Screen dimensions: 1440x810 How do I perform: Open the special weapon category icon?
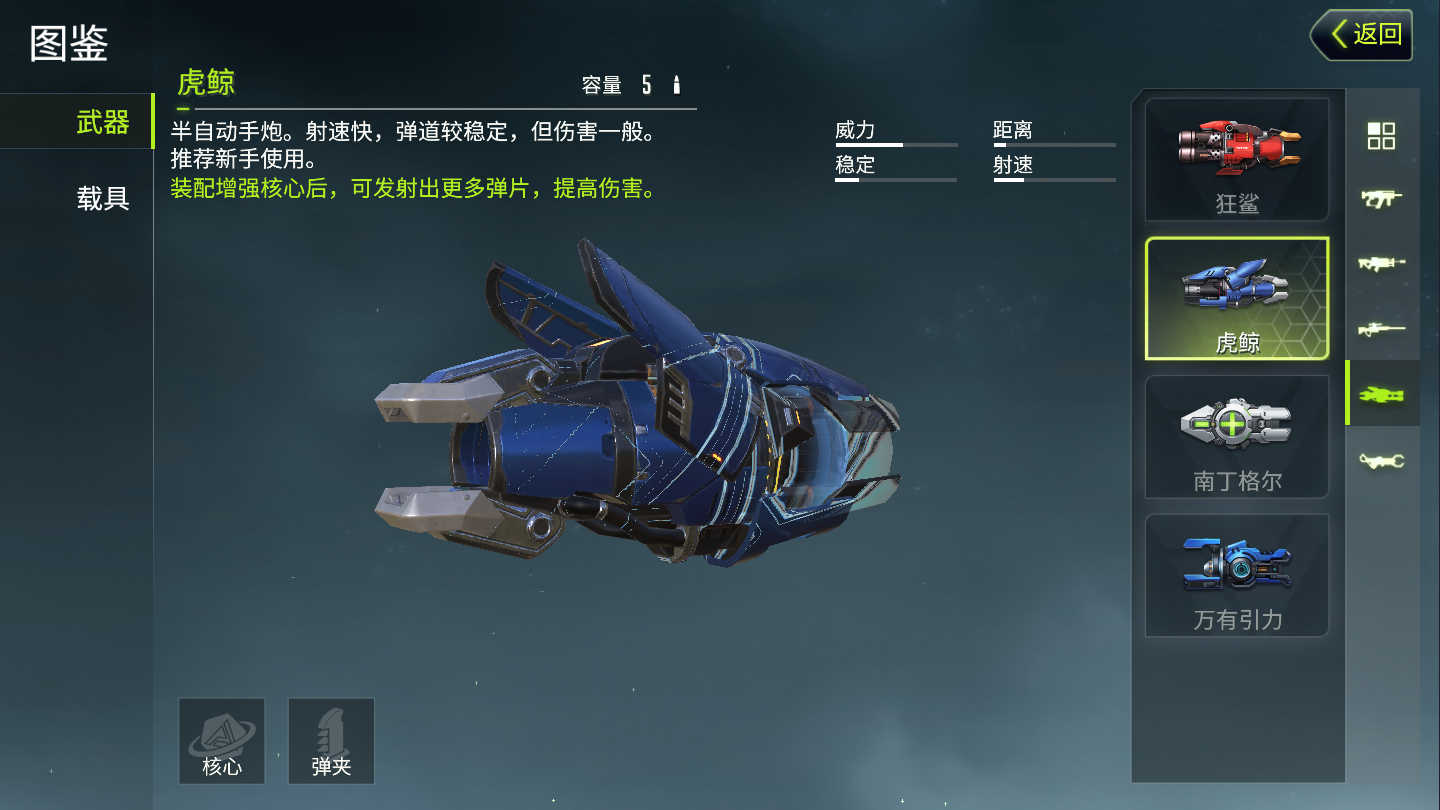[1383, 460]
